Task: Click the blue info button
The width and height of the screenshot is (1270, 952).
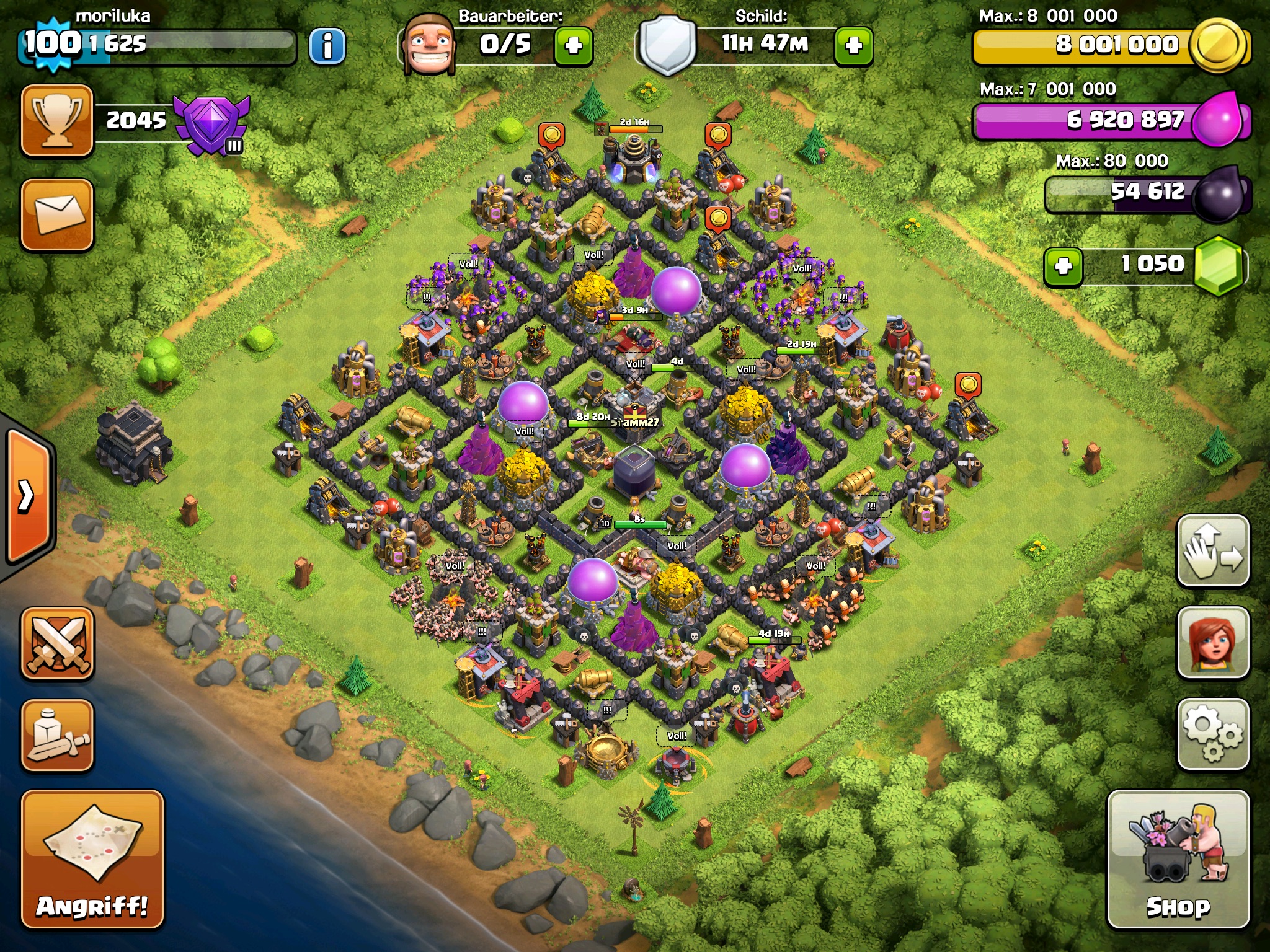Action: tap(327, 46)
